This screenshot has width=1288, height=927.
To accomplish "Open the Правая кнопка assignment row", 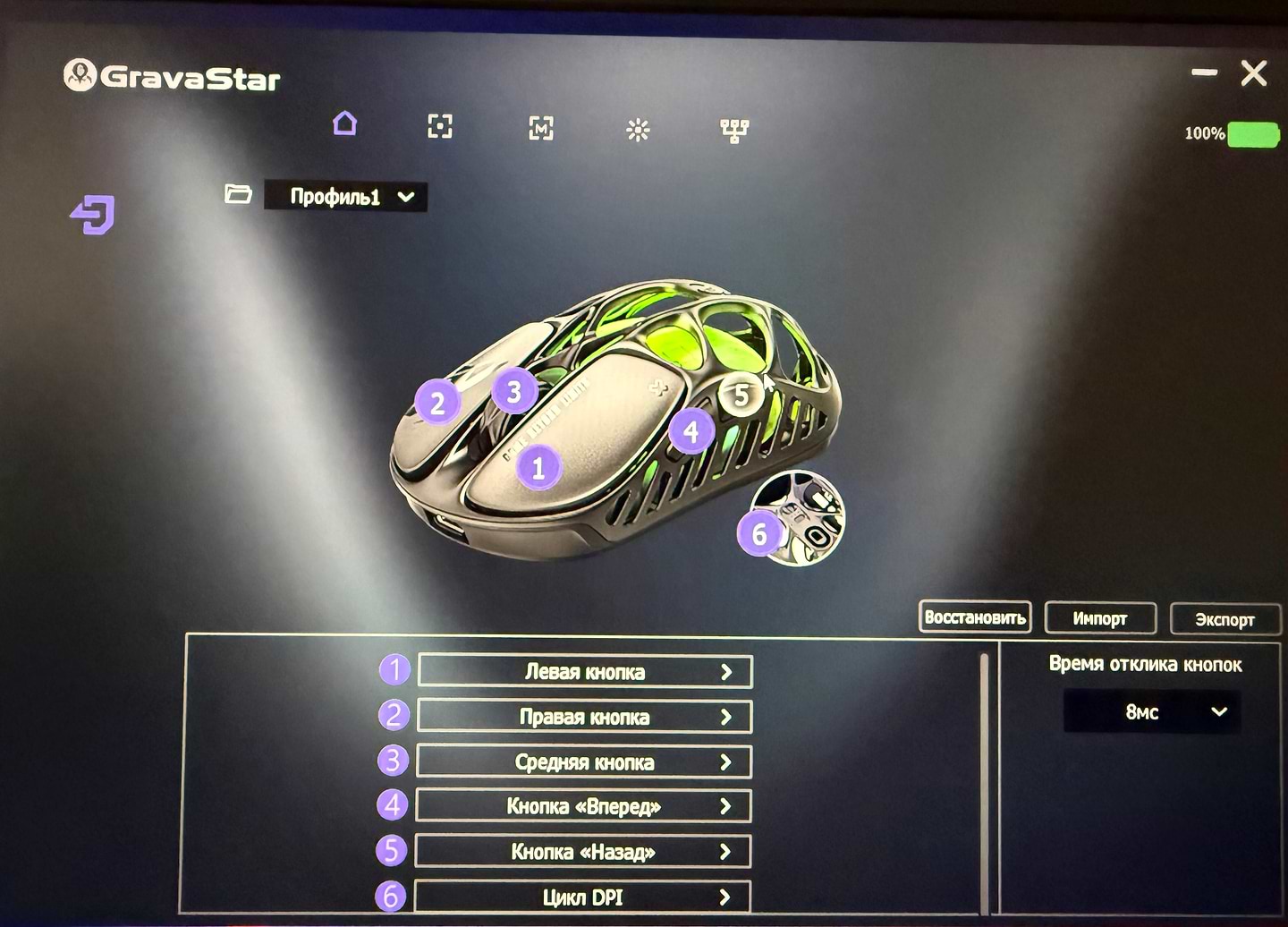I will click(x=584, y=717).
